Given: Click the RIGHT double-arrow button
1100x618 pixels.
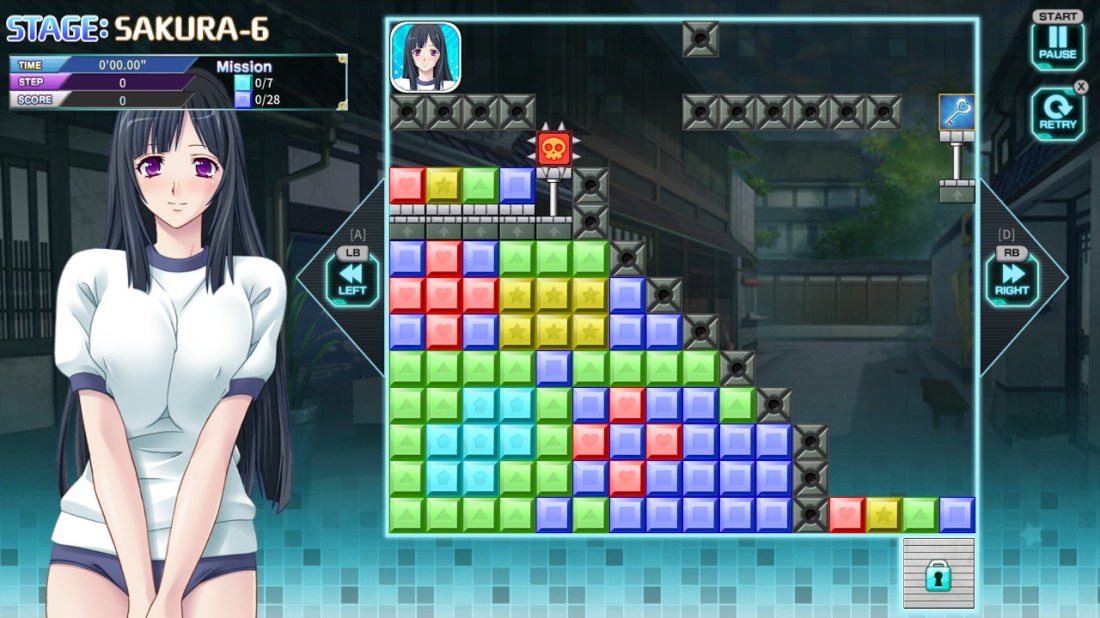Looking at the screenshot, I should coord(1012,277).
